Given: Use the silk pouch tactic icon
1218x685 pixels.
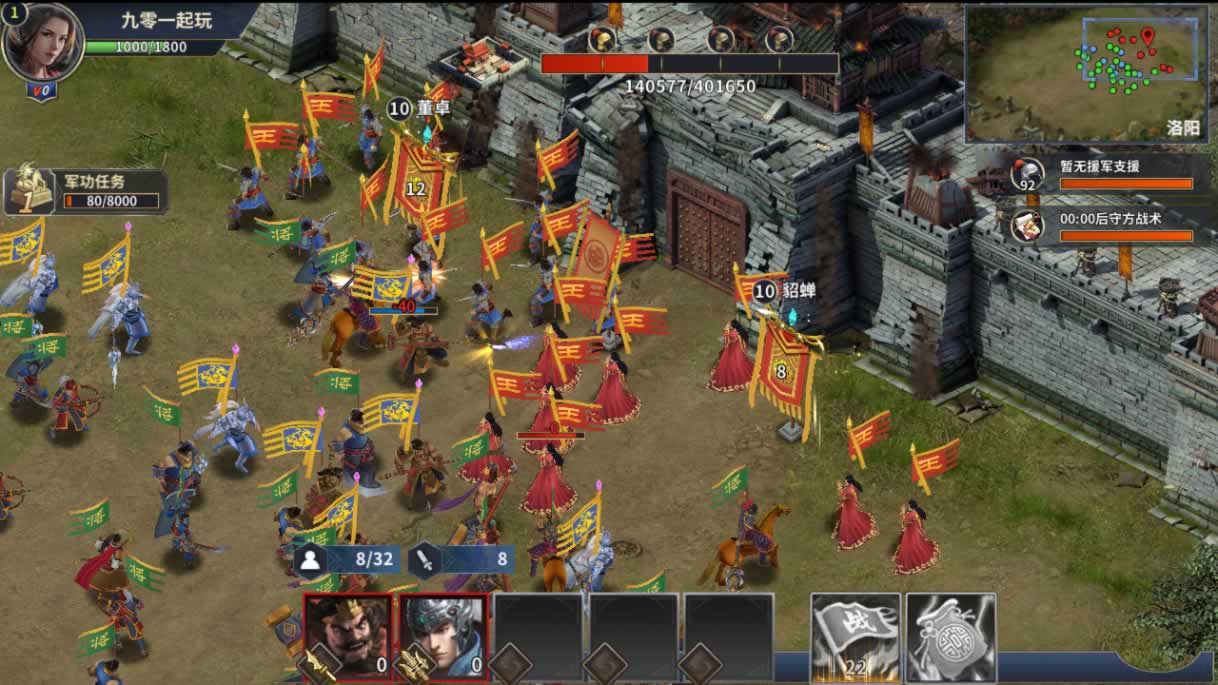Looking at the screenshot, I should click(950, 638).
